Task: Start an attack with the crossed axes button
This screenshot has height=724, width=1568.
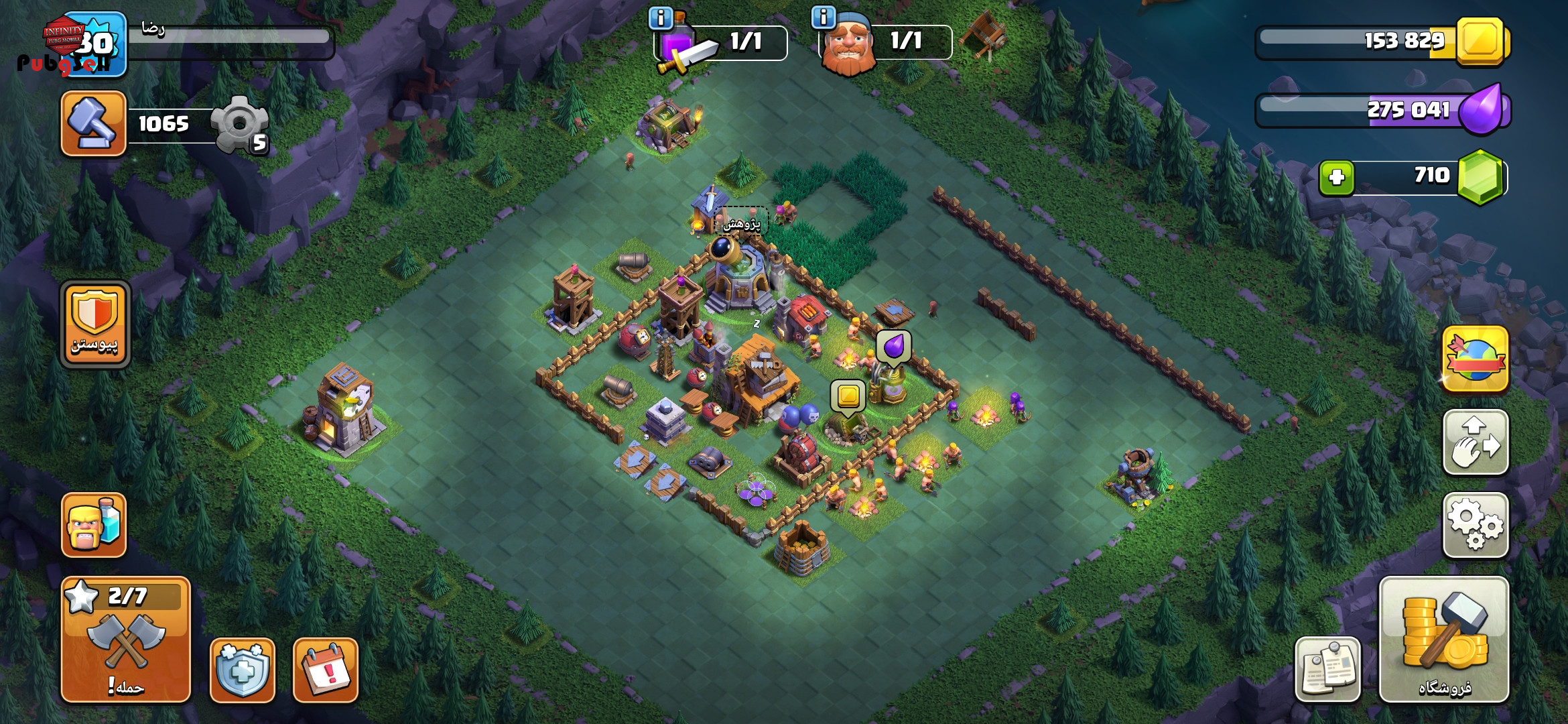Action: click(126, 640)
